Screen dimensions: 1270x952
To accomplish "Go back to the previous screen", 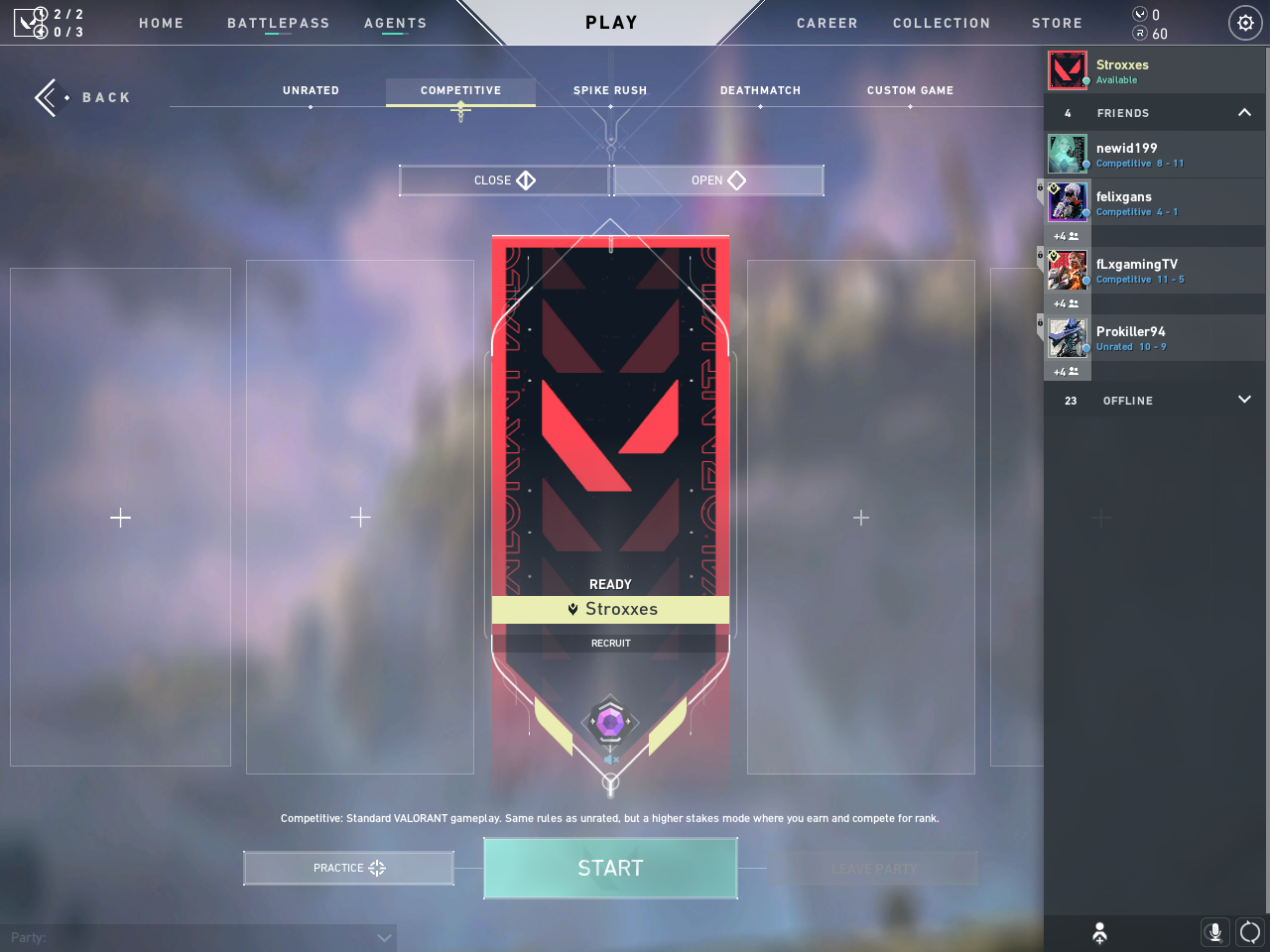I will (83, 97).
